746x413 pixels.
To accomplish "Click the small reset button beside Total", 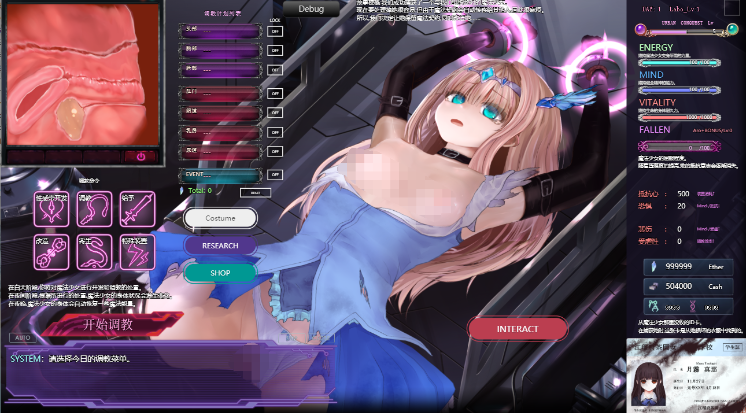I will point(255,191).
